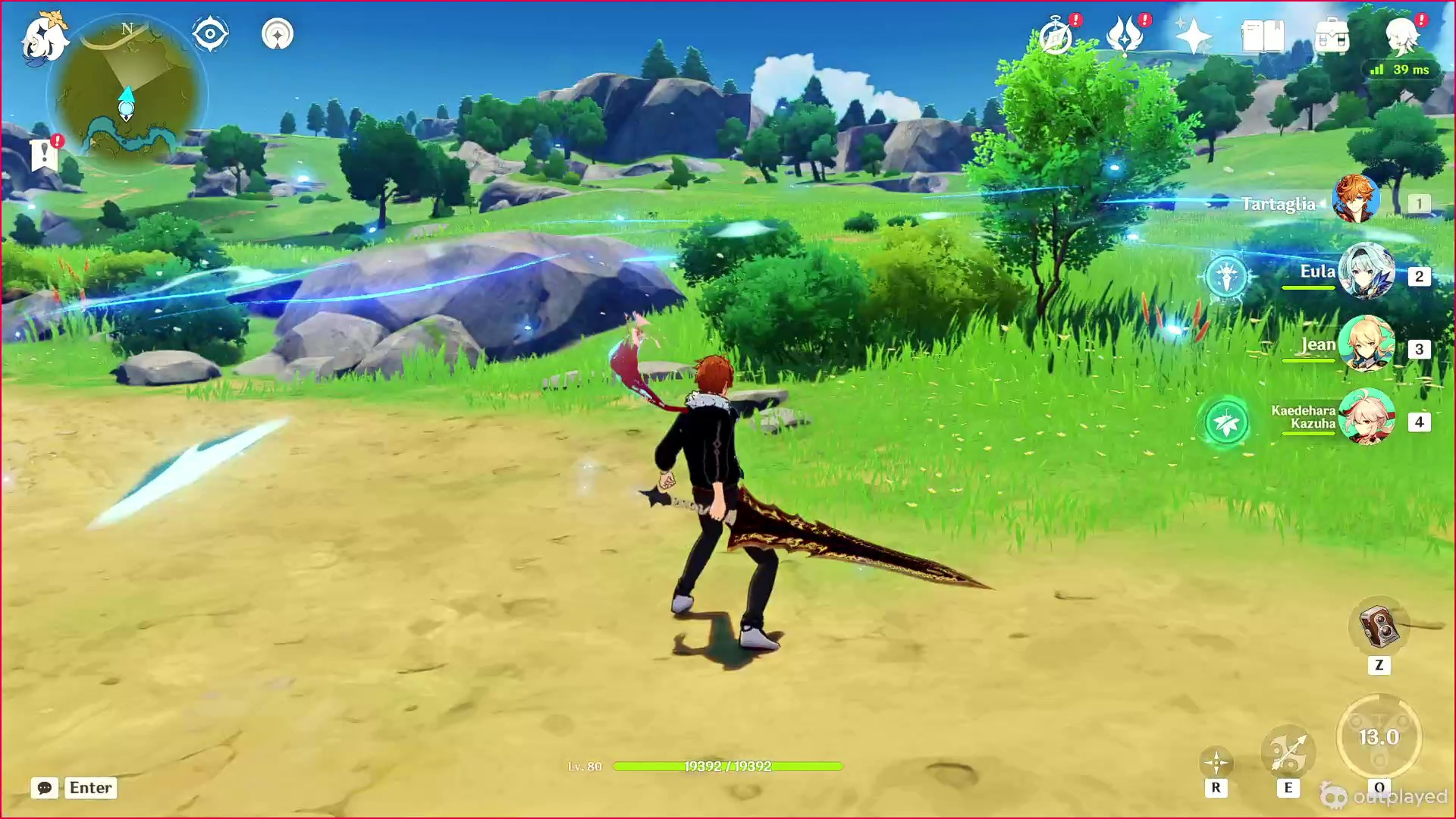This screenshot has width=1456, height=819.
Task: Click the green Lv. 80 HP bar
Action: 728,767
